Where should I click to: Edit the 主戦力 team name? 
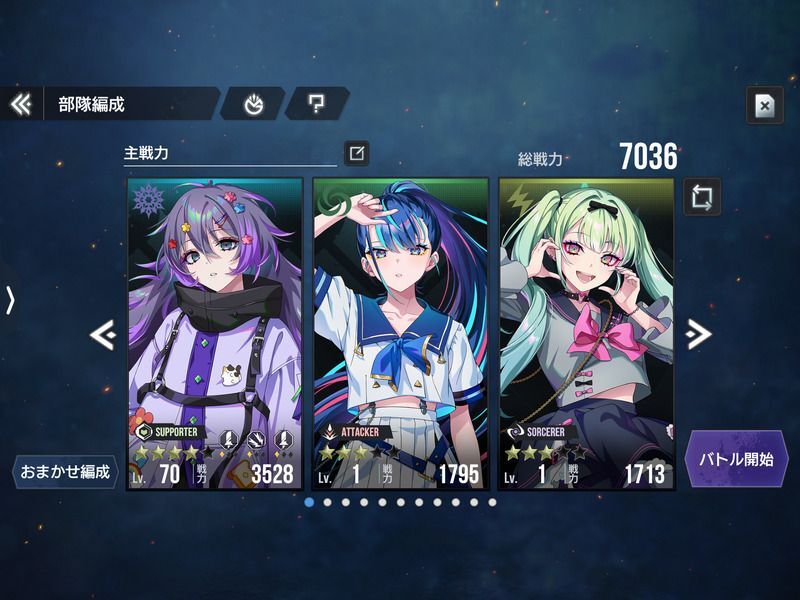pyautogui.click(x=357, y=153)
